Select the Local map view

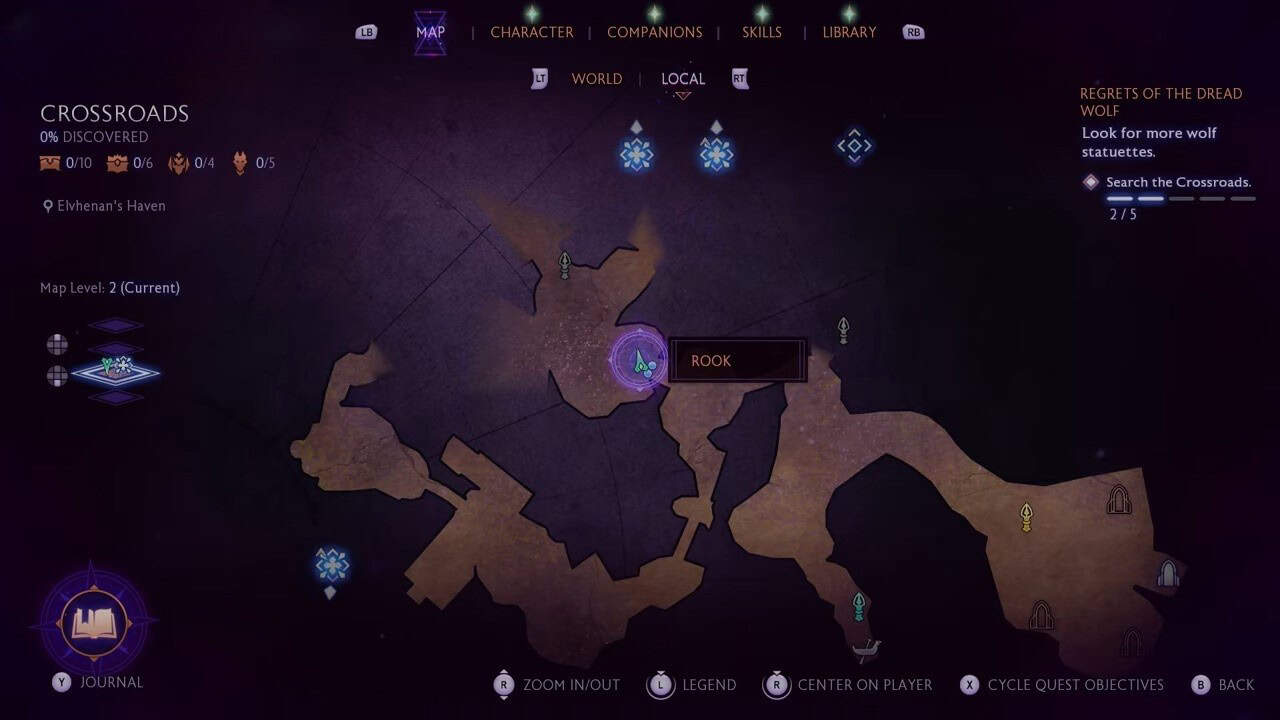[x=683, y=79]
